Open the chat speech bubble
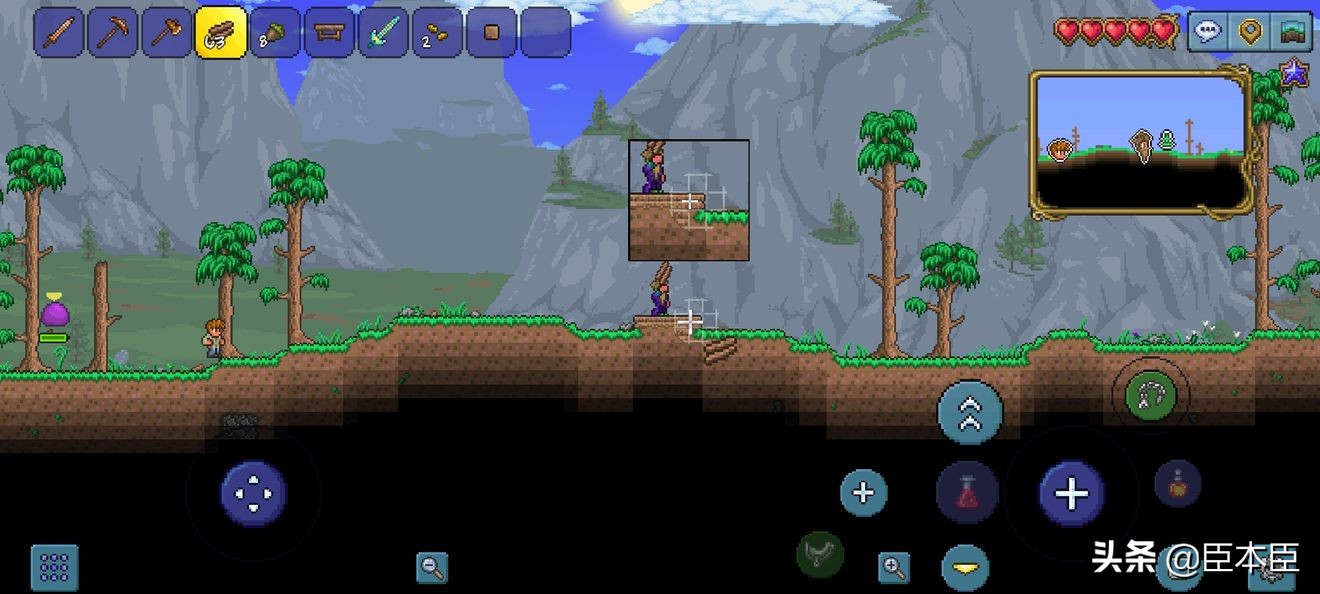The image size is (1320, 594). (1209, 32)
